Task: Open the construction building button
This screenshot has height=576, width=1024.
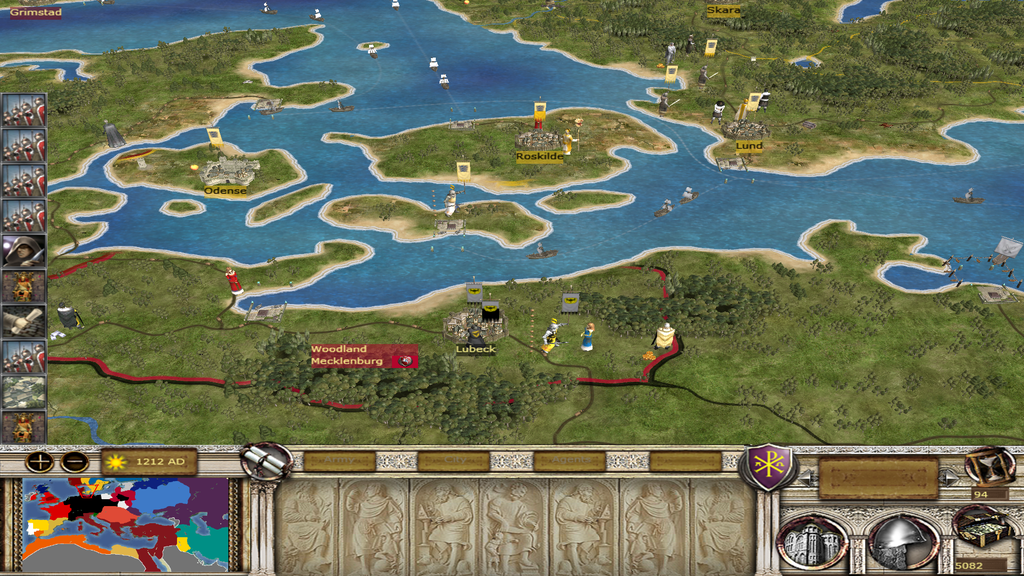Action: coord(812,542)
